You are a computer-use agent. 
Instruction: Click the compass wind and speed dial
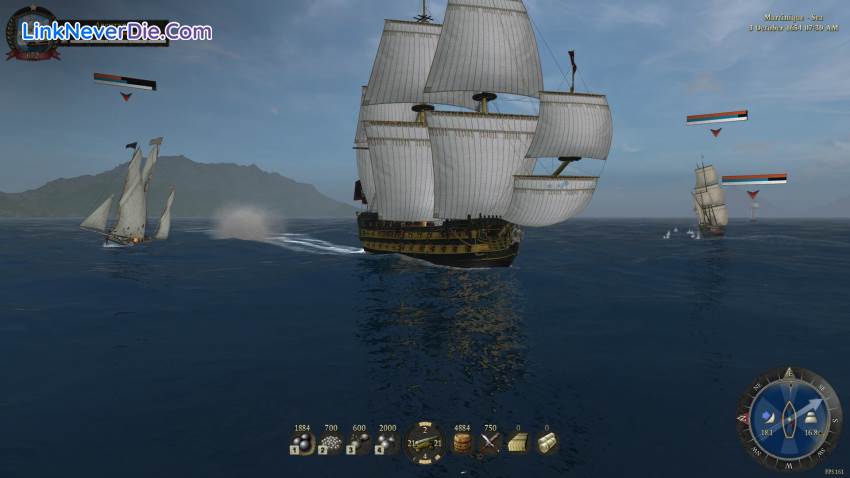pos(789,417)
